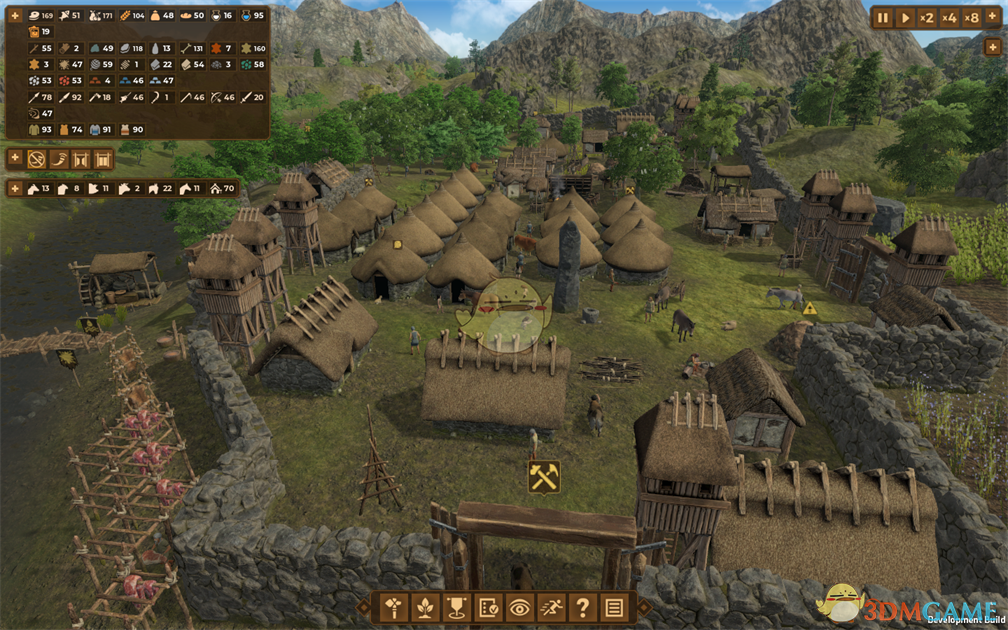
Task: Click the running figure toolbar button
Action: (x=551, y=607)
